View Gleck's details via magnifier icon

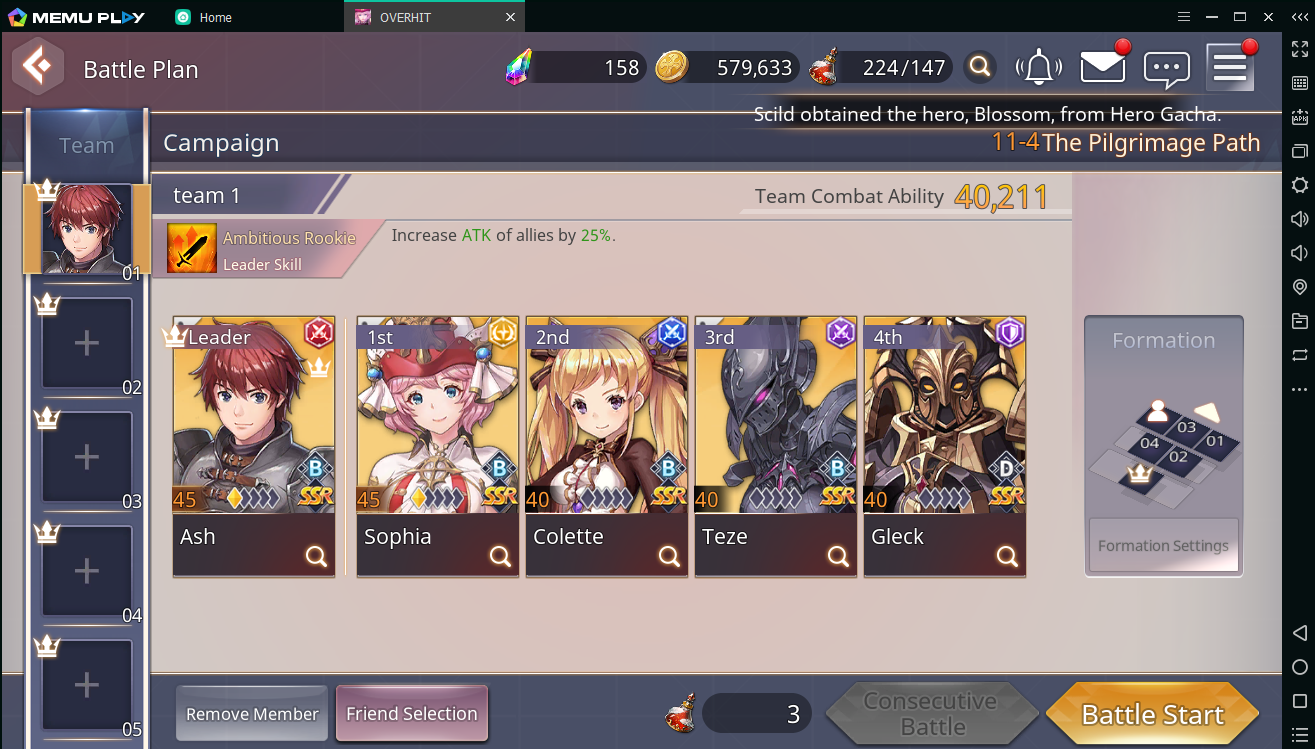click(1007, 557)
